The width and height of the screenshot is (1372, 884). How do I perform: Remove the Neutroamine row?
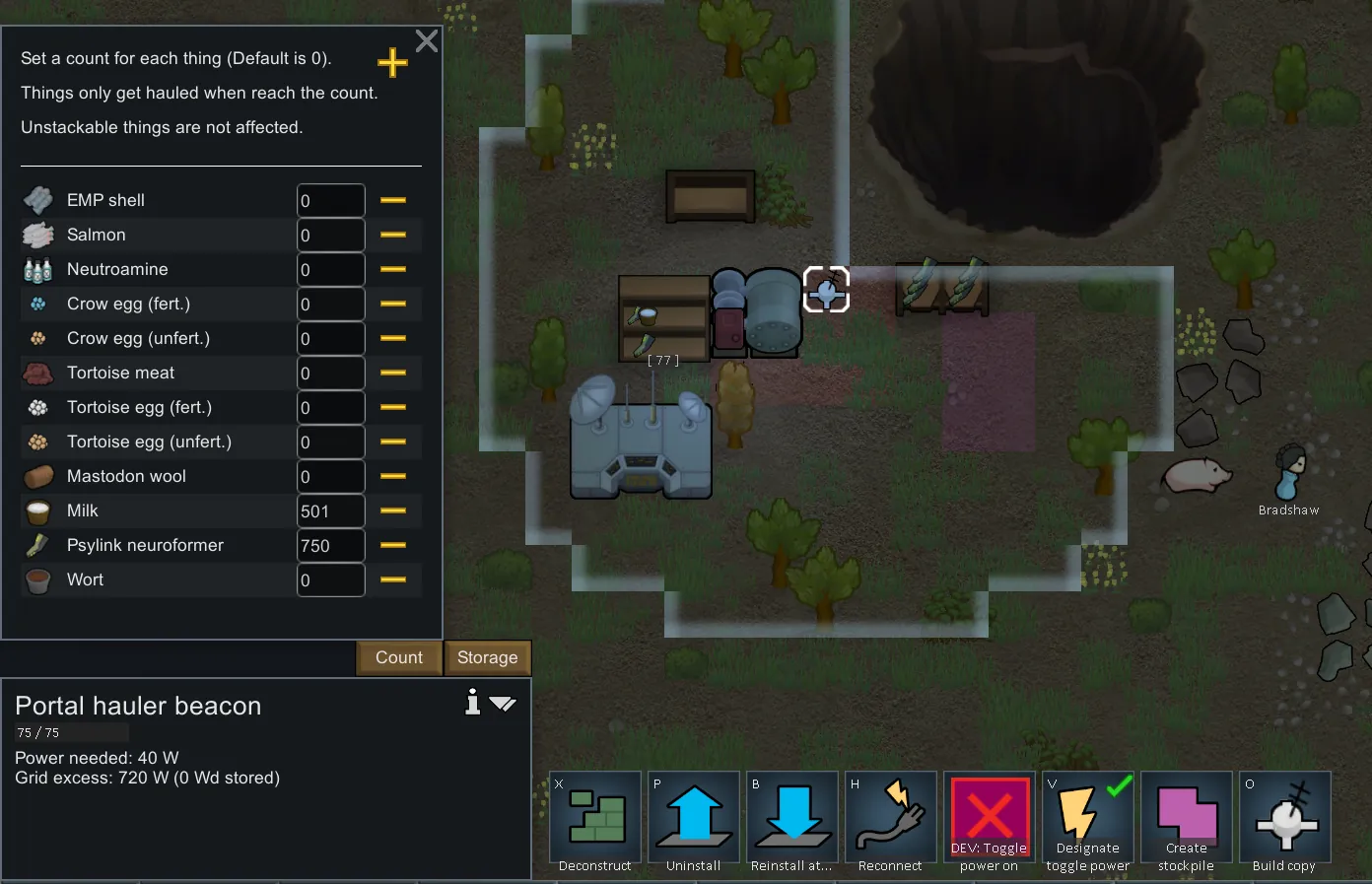[393, 269]
